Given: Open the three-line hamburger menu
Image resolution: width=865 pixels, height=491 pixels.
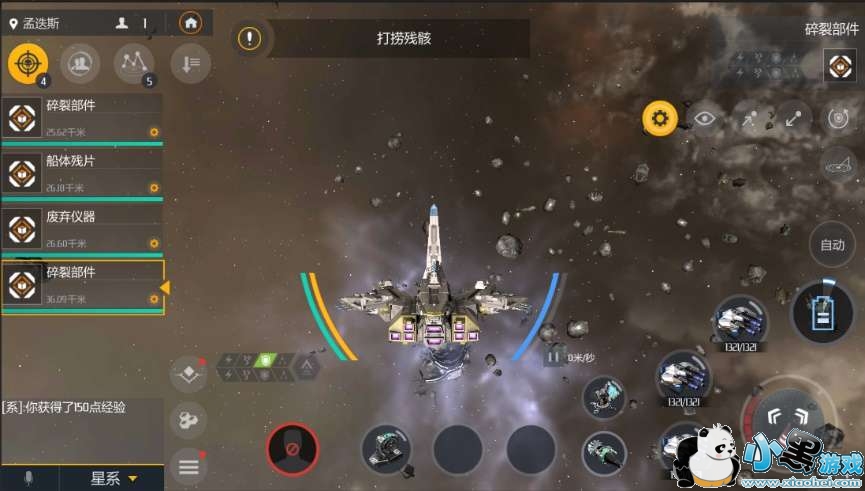Looking at the screenshot, I should pos(189,466).
